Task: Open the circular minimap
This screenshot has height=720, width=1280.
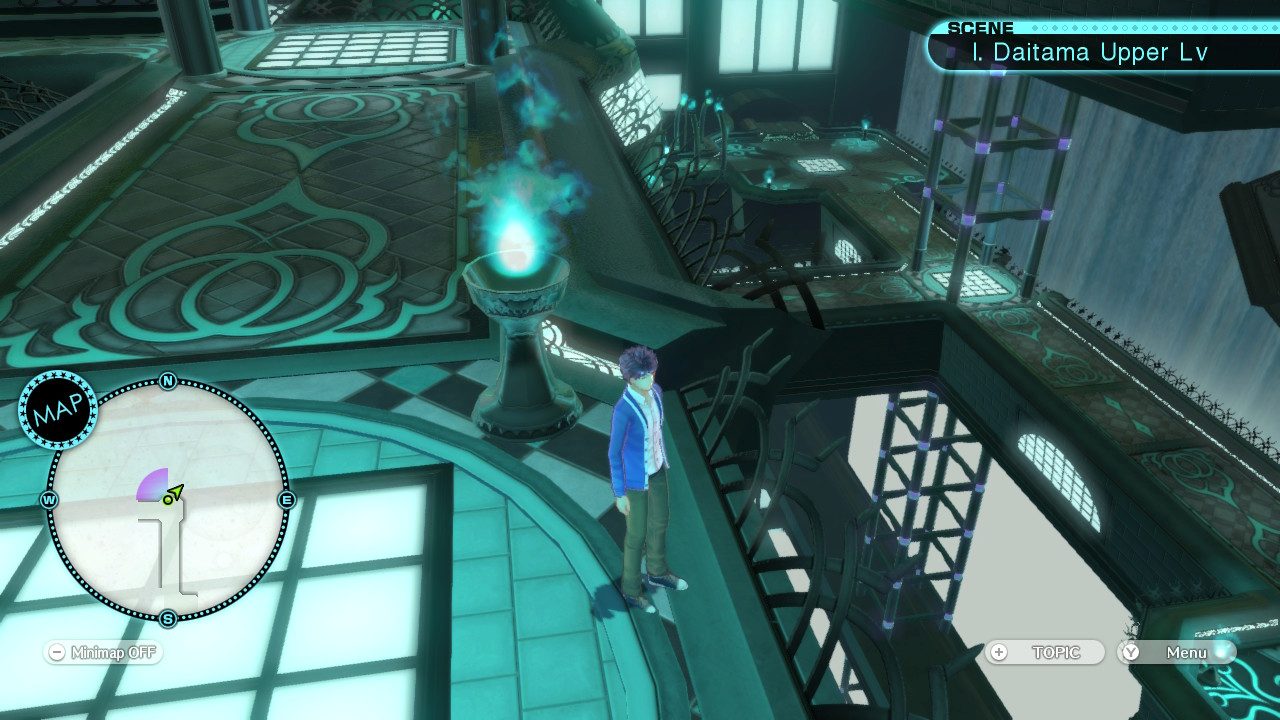Action: (x=168, y=499)
